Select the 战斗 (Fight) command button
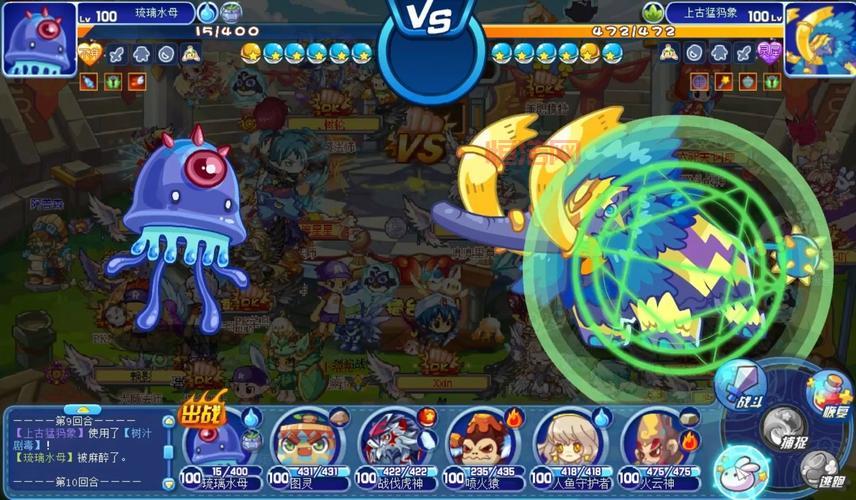The height and width of the screenshot is (500, 856). [740, 387]
